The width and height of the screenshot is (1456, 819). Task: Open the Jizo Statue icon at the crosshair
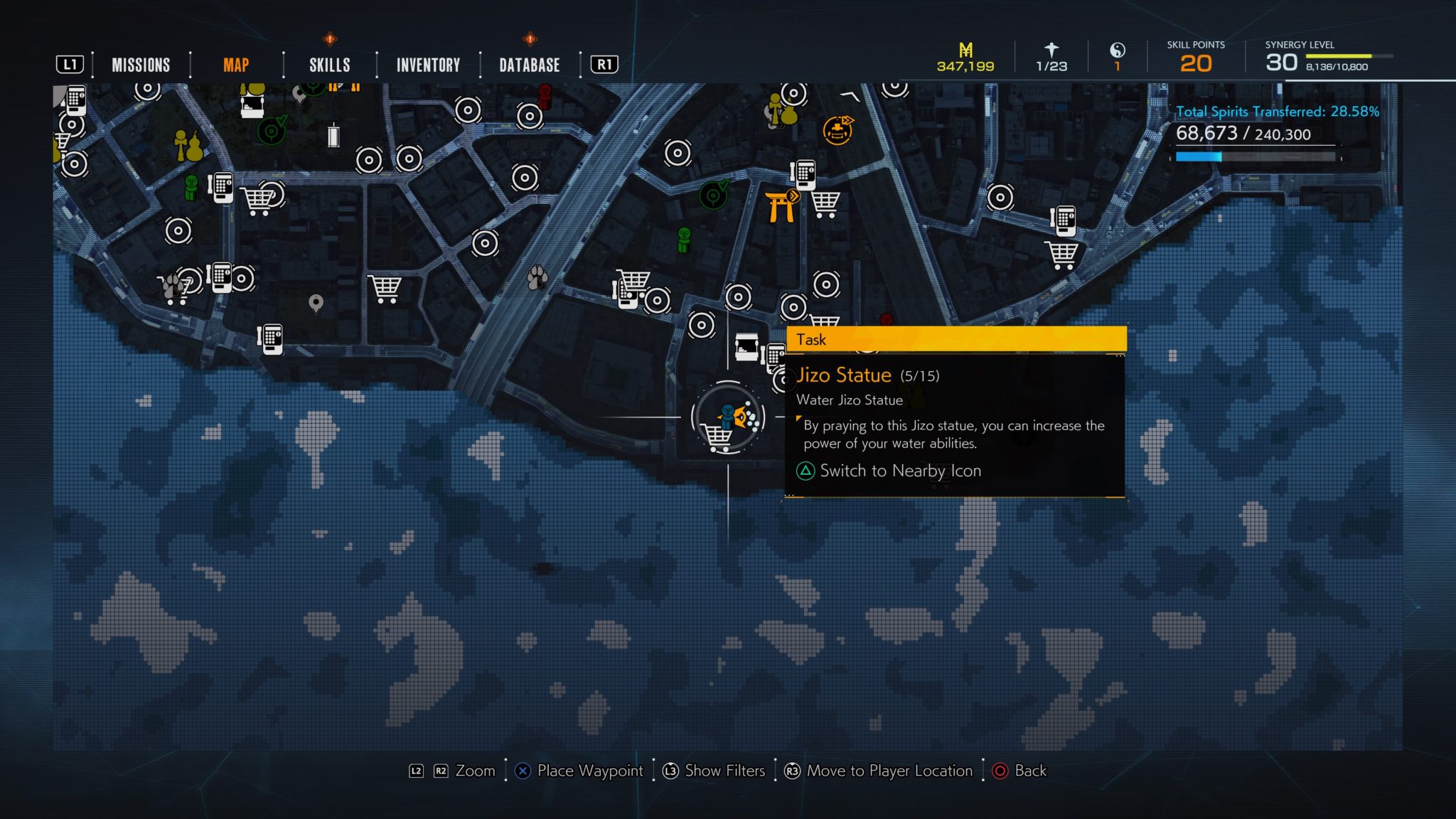coord(728,416)
